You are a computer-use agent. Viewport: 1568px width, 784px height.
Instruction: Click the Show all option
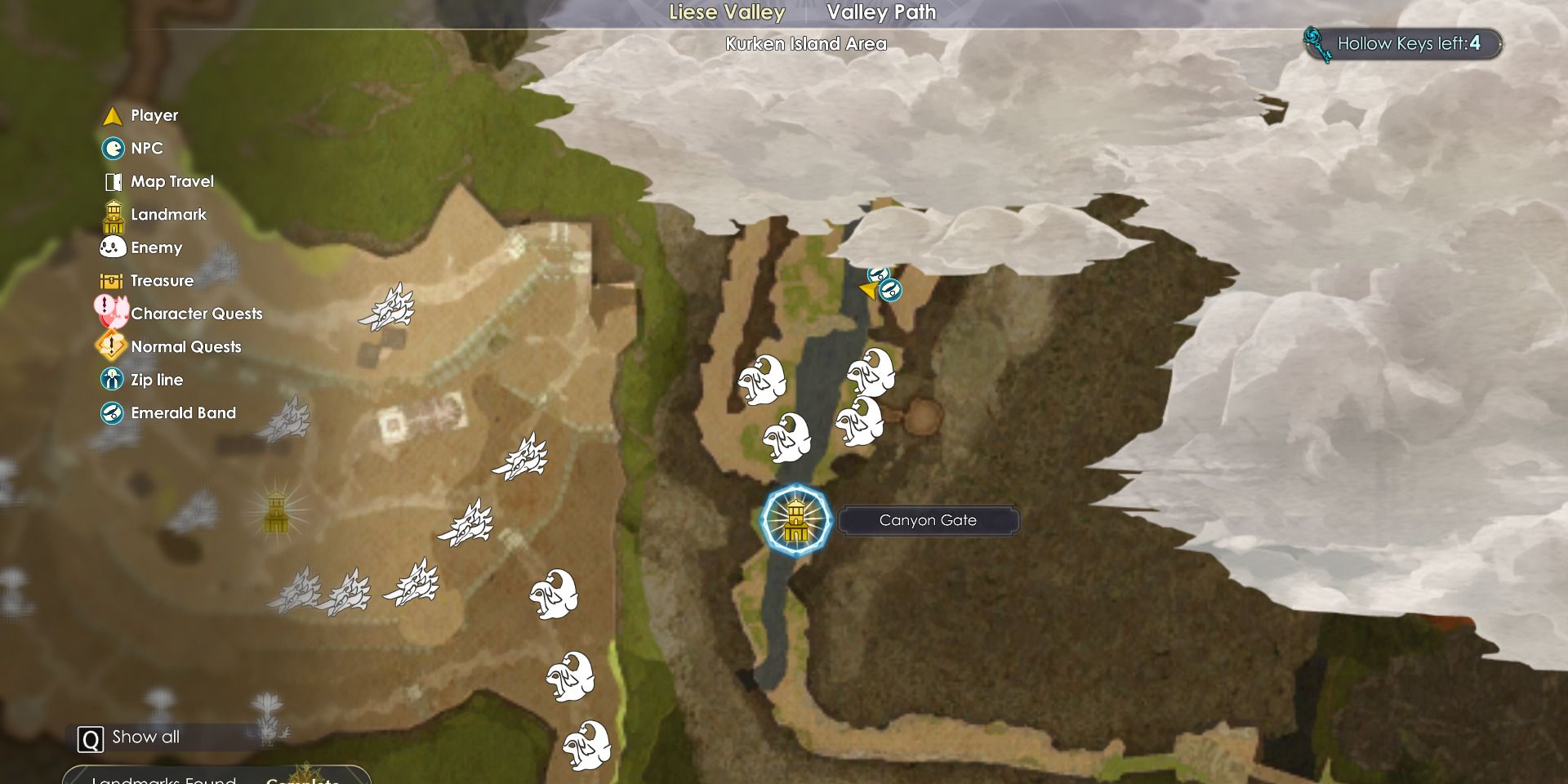click(131, 737)
